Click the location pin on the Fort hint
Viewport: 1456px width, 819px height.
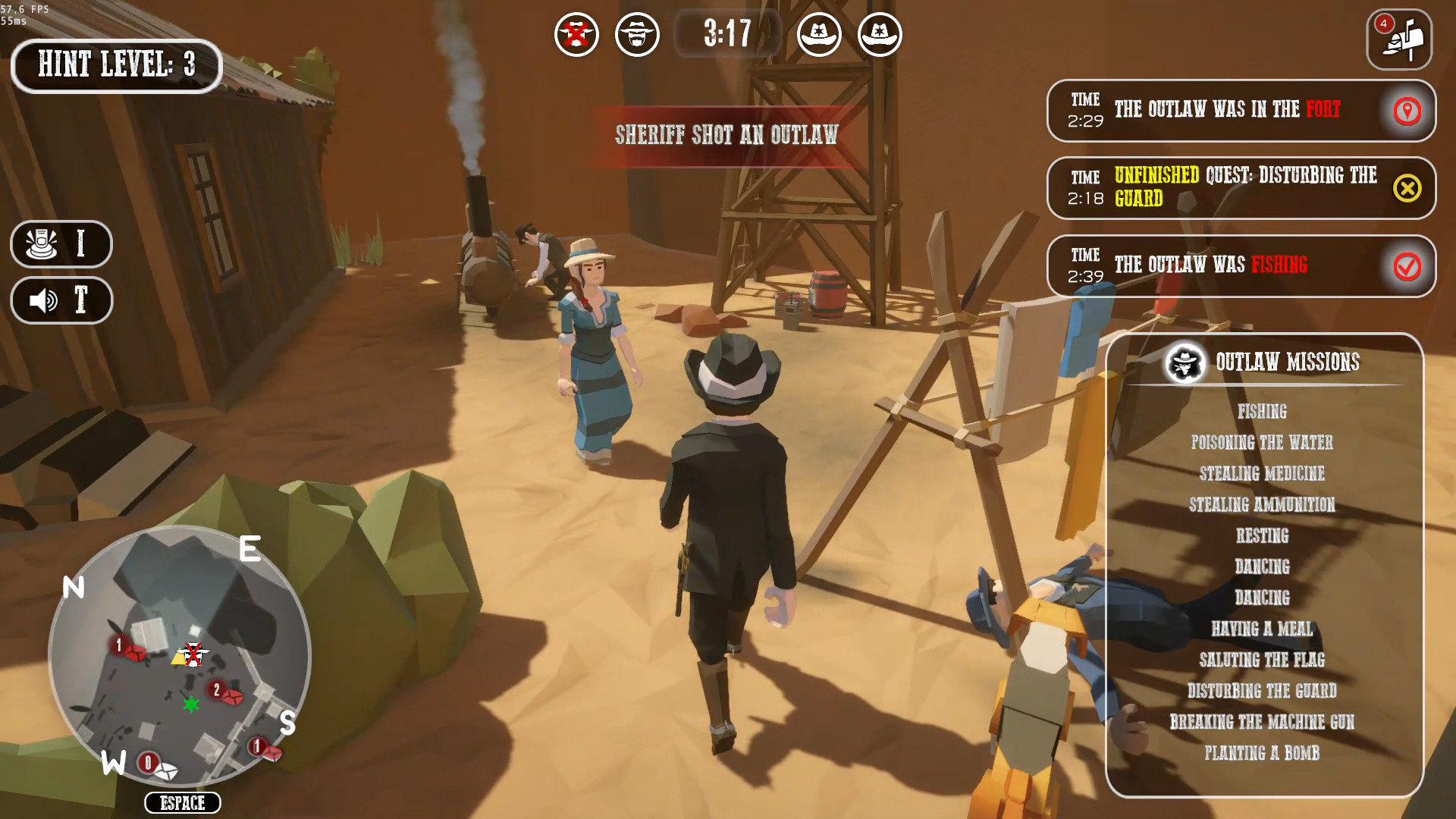coord(1407,111)
